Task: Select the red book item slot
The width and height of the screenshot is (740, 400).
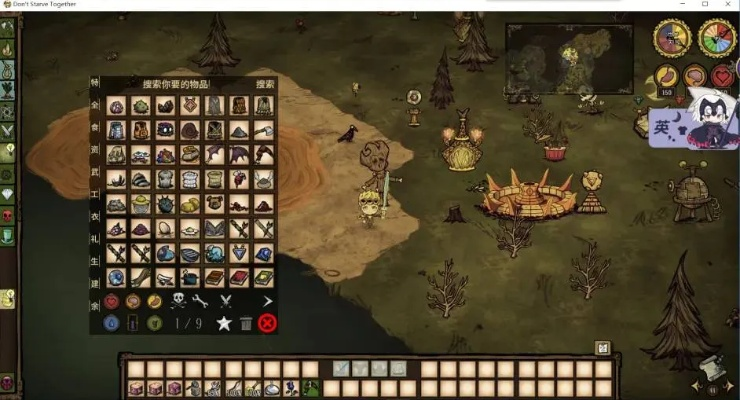Action: click(239, 277)
